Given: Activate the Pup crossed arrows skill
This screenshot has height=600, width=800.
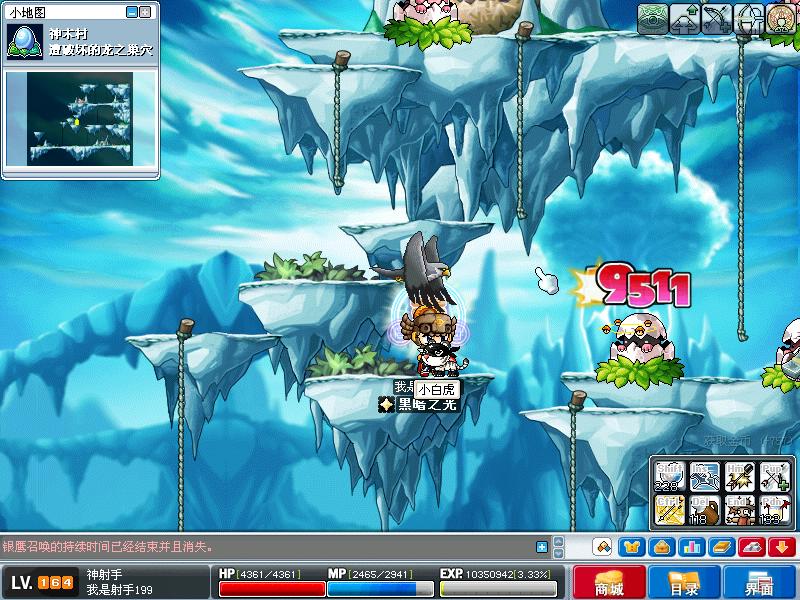Looking at the screenshot, I should coord(773,476).
